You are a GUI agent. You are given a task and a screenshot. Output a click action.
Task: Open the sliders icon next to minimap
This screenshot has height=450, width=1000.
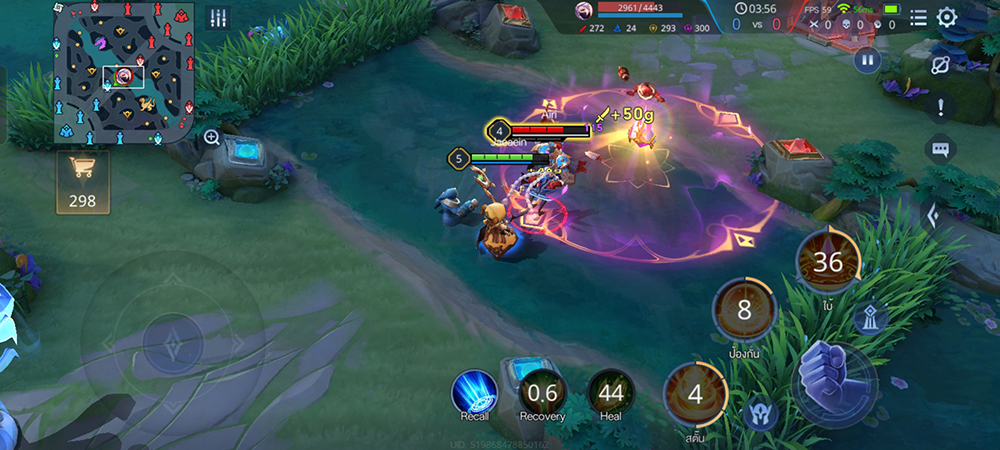click(218, 18)
